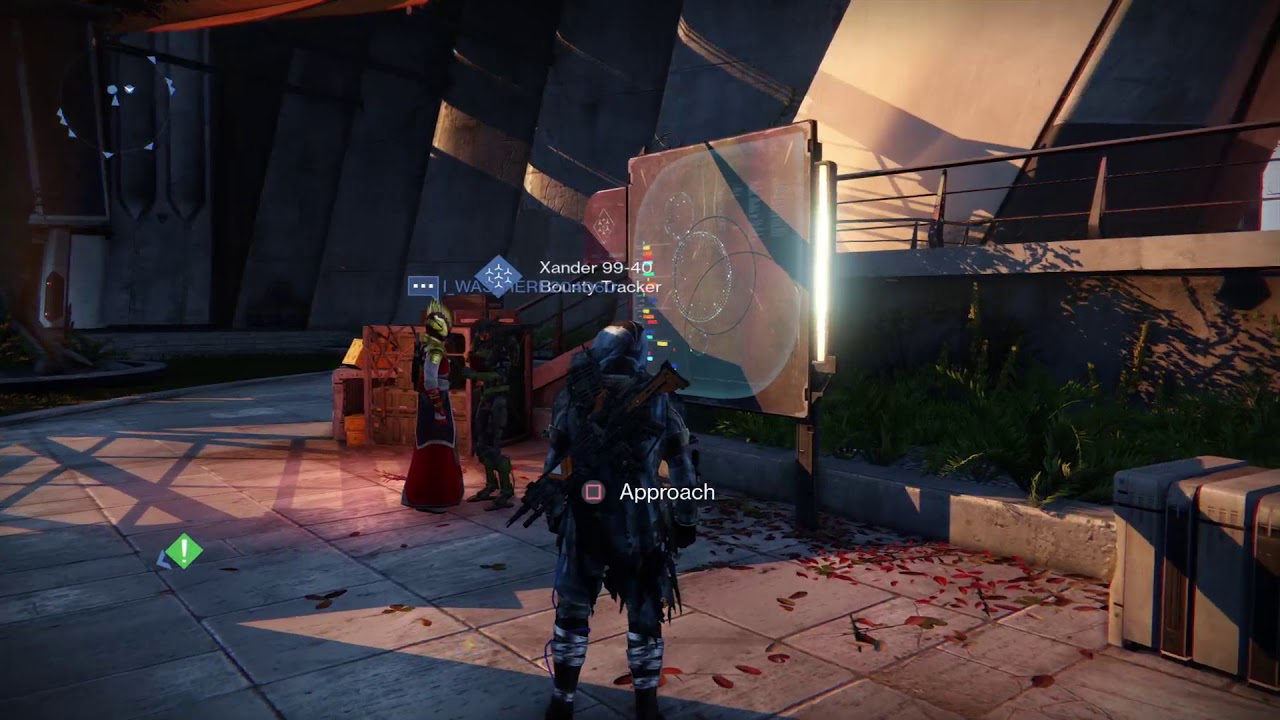The height and width of the screenshot is (720, 1280).
Task: Click the green exclamation diamond marker
Action: pyautogui.click(x=184, y=550)
